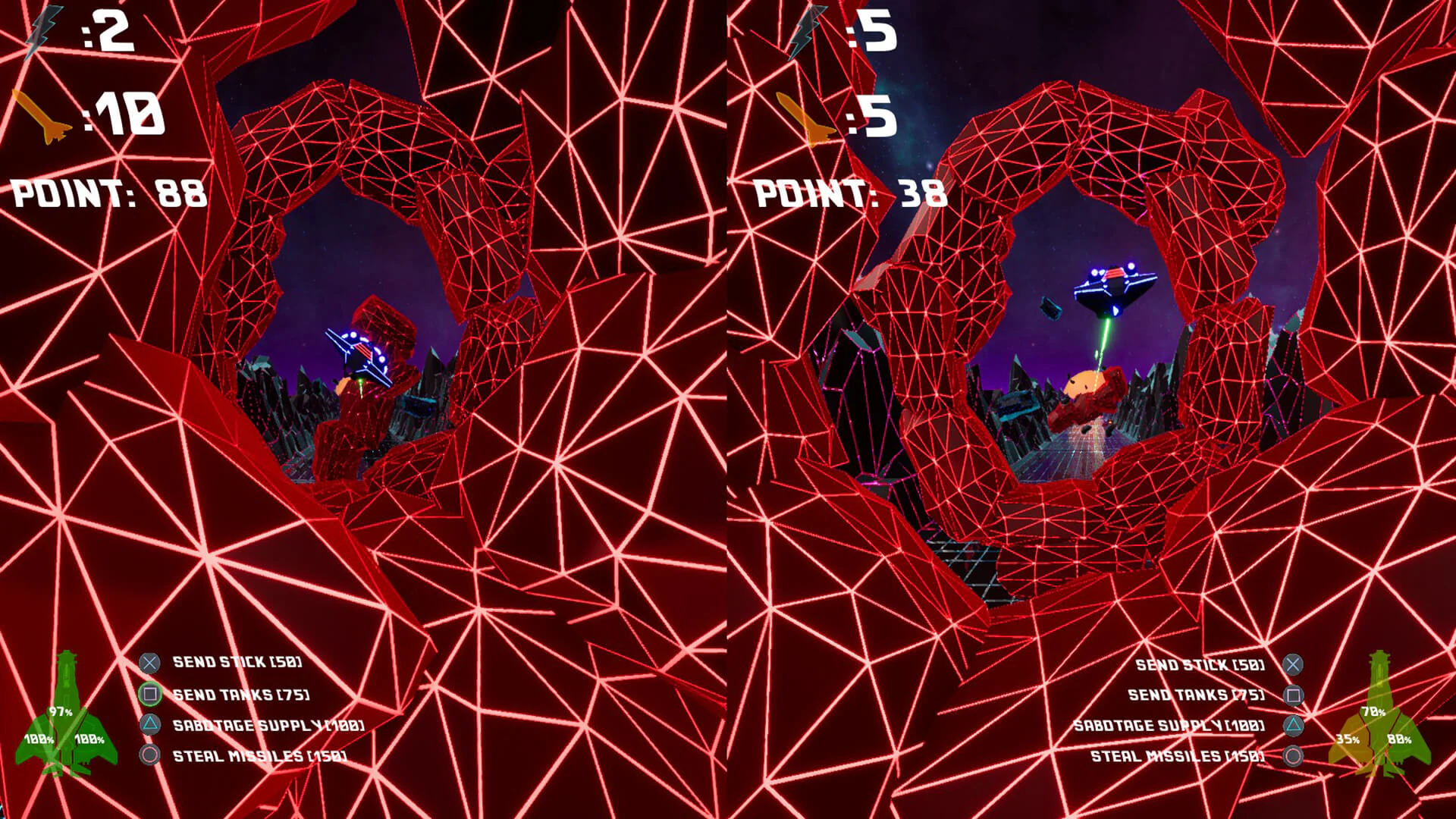The height and width of the screenshot is (819, 1456).
Task: Click the 97% health indicator on green ship
Action: [59, 711]
